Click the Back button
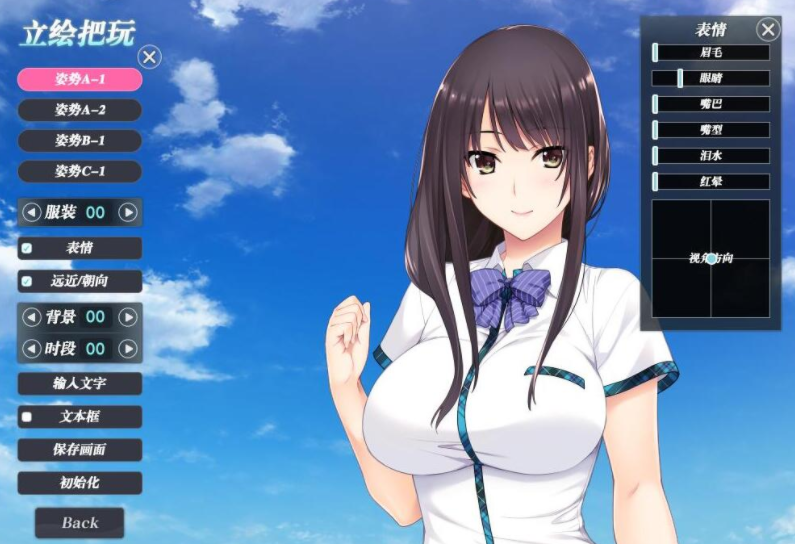The height and width of the screenshot is (544, 795). coord(80,522)
